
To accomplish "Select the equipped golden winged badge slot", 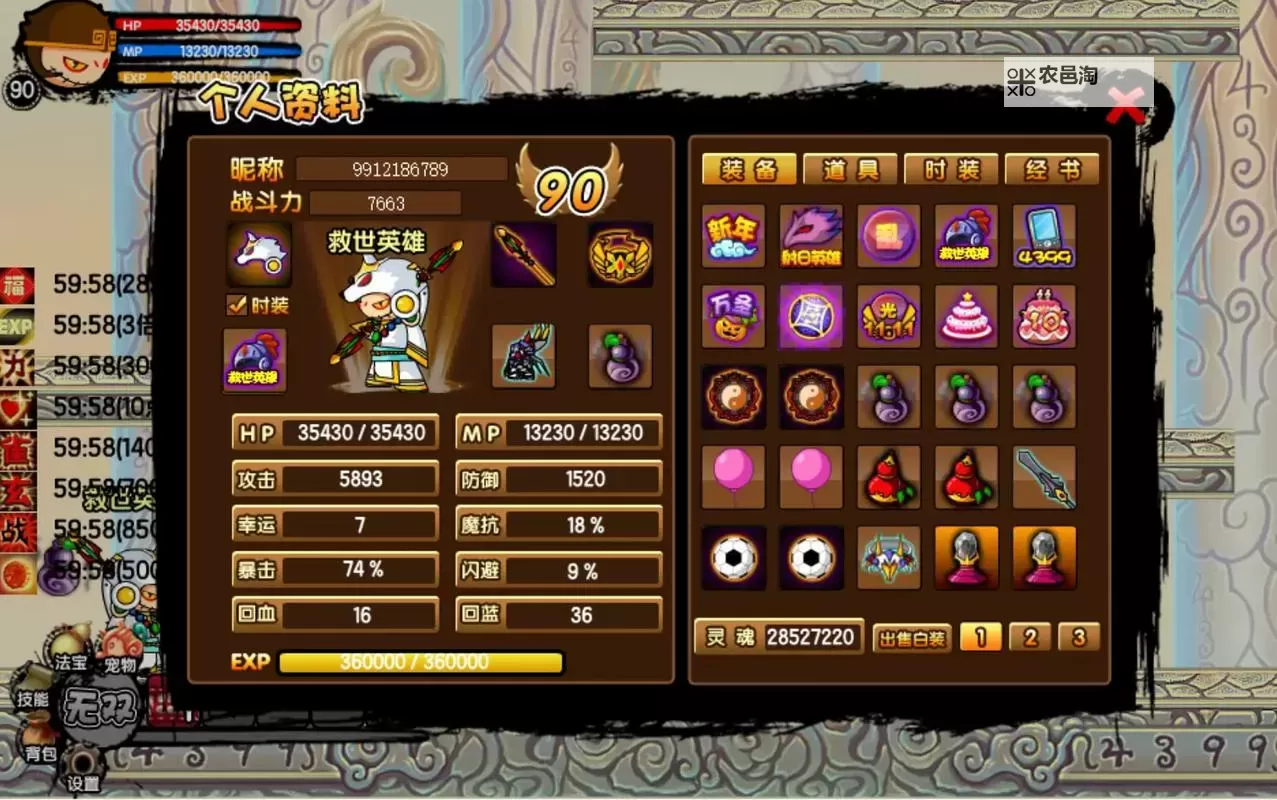I will [620, 254].
